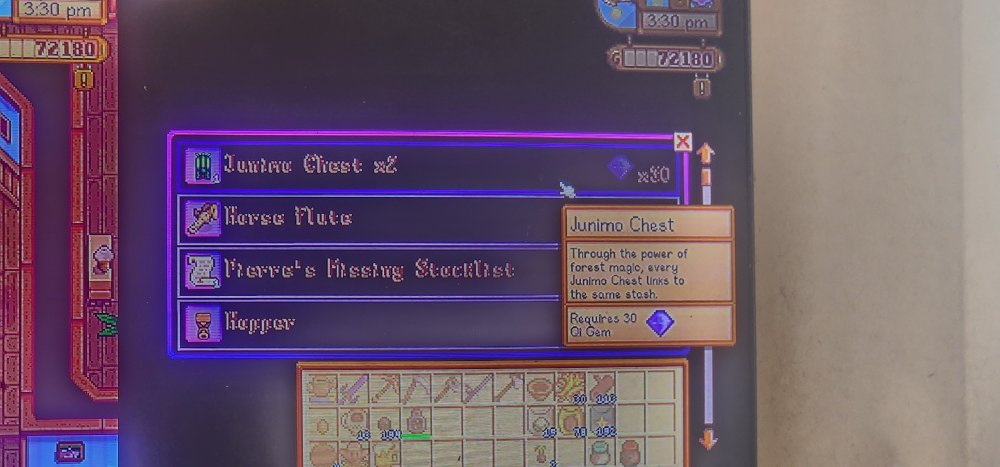Select the inventory stack of 104
This screenshot has height=467, width=1000.
point(383,421)
